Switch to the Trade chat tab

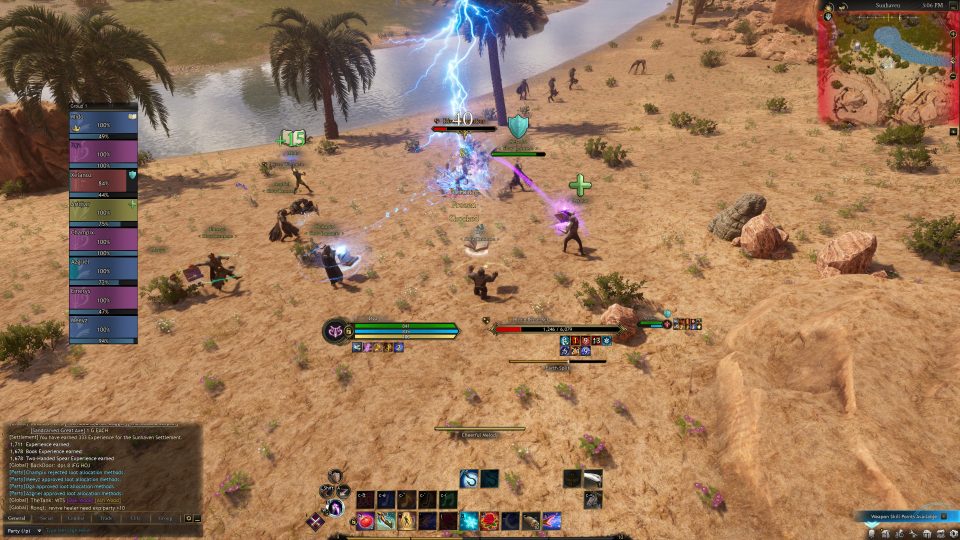tap(104, 518)
